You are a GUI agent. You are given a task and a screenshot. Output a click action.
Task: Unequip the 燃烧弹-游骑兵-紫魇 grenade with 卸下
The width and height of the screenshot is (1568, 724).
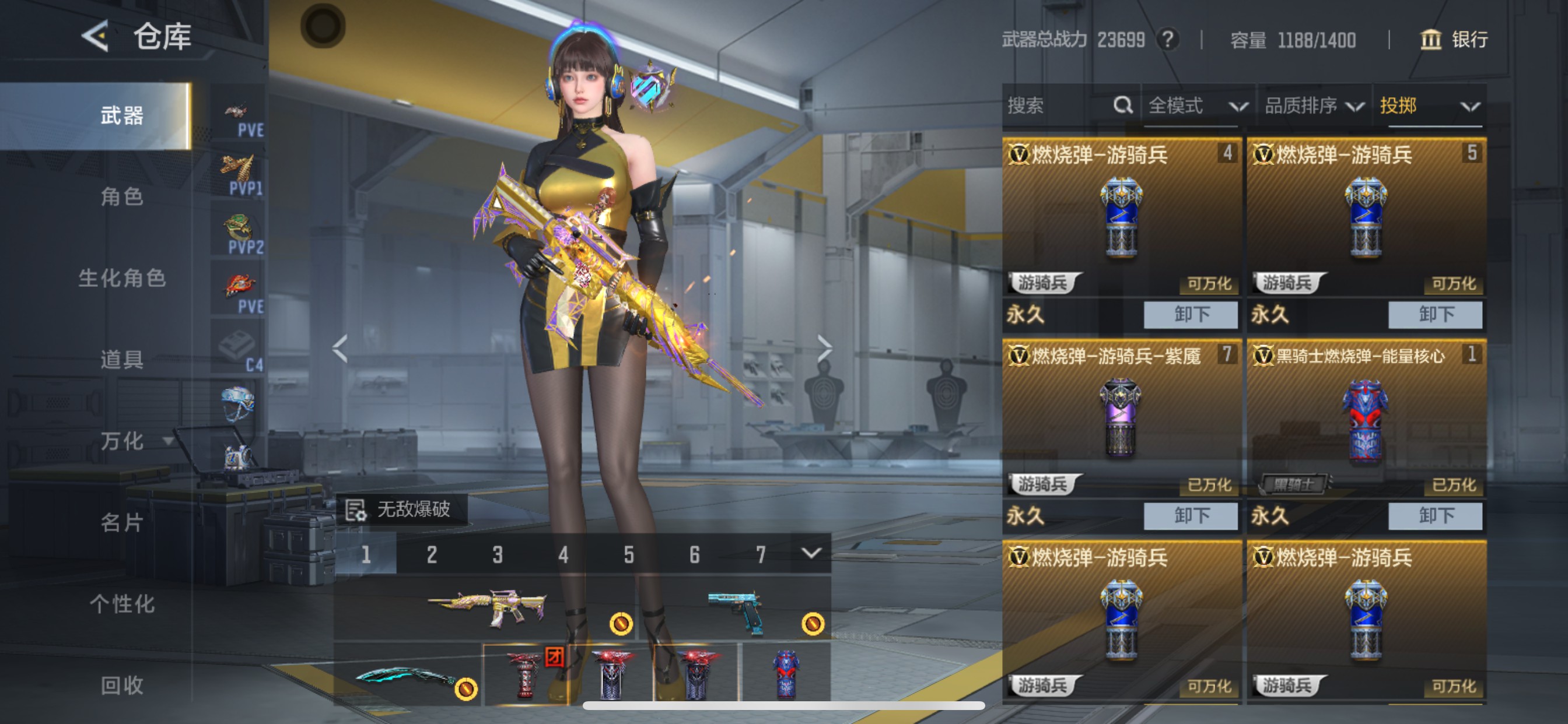[x=1190, y=516]
